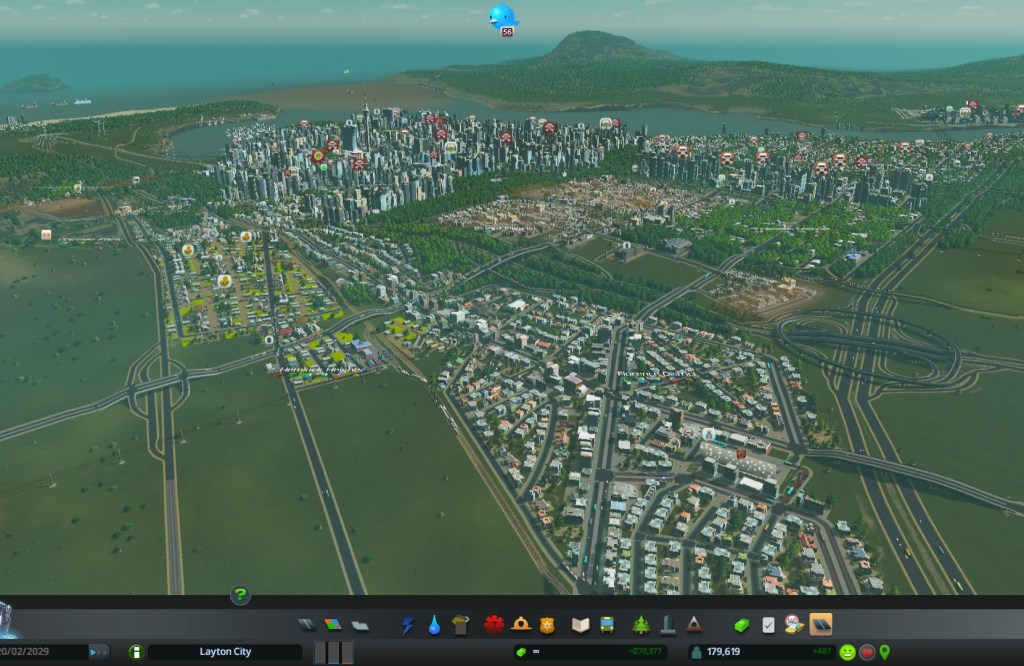
Task: Open the Garbage services menu
Action: pyautogui.click(x=460, y=625)
